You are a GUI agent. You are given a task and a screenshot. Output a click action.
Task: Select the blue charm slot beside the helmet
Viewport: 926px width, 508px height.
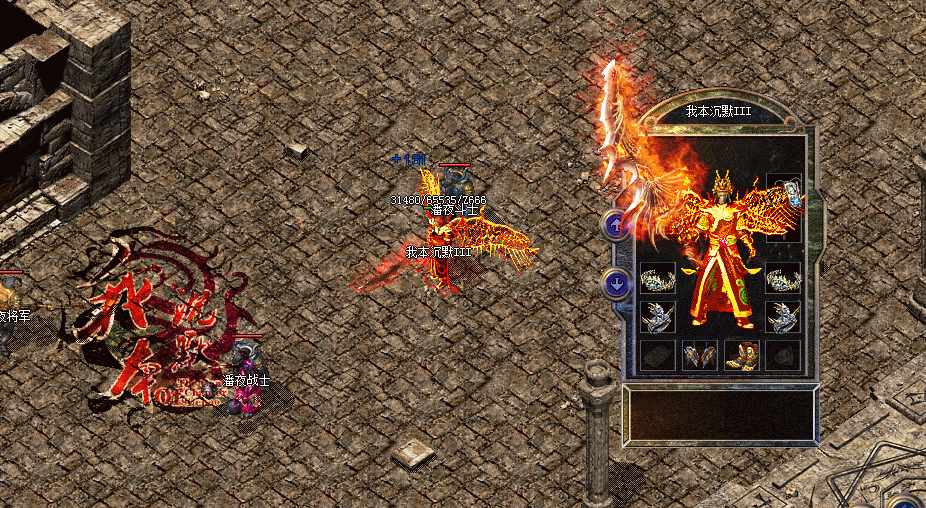785,191
